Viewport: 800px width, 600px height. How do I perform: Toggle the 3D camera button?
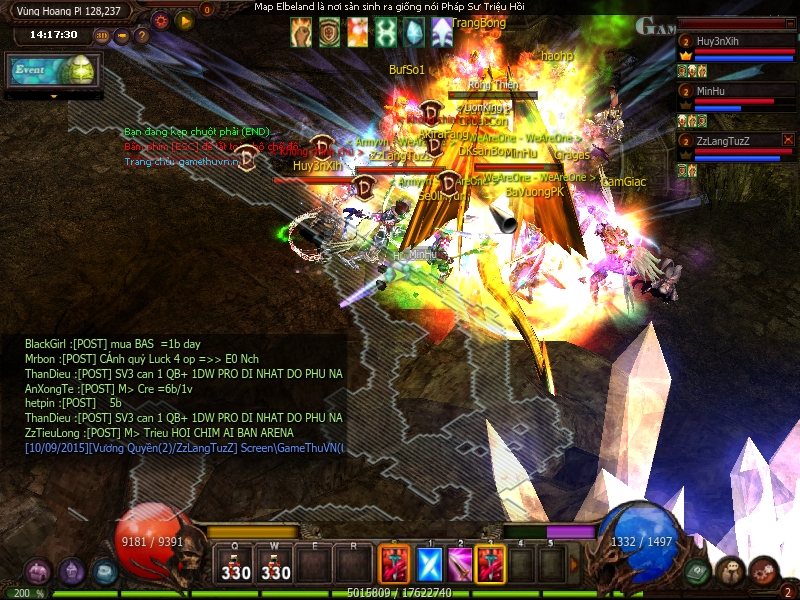tap(102, 36)
